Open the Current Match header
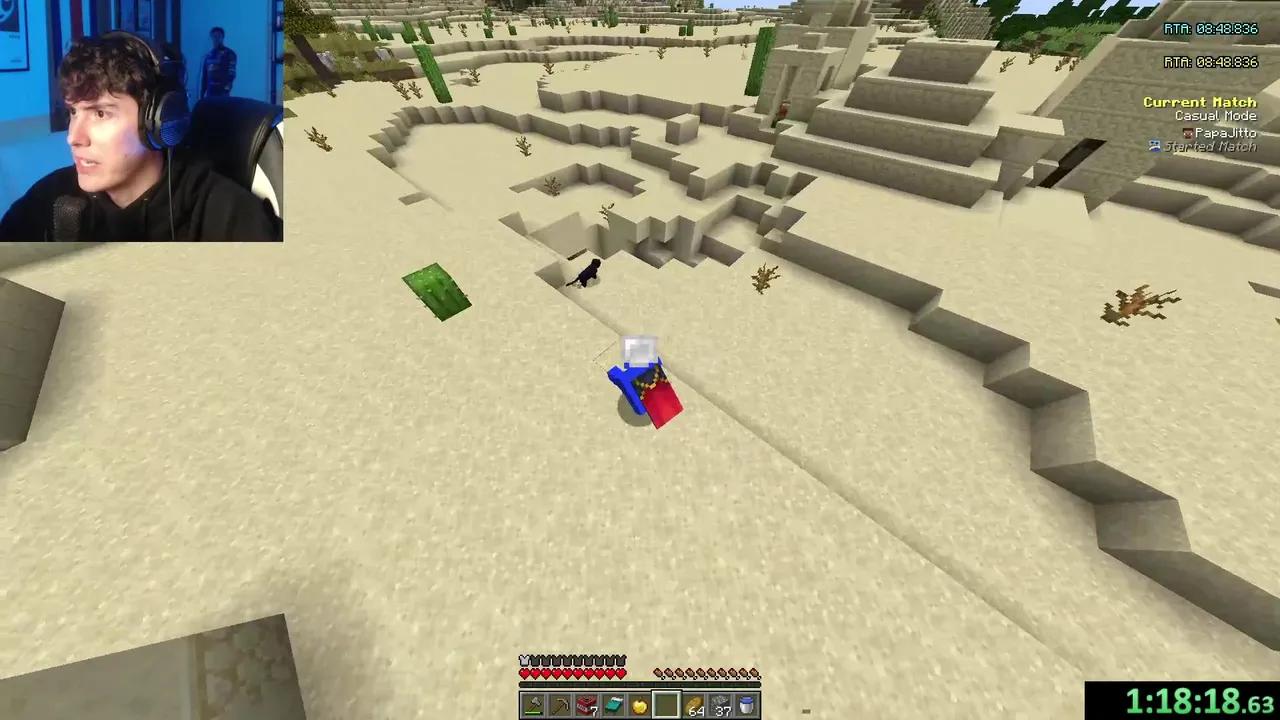The width and height of the screenshot is (1280, 720). click(x=1199, y=101)
